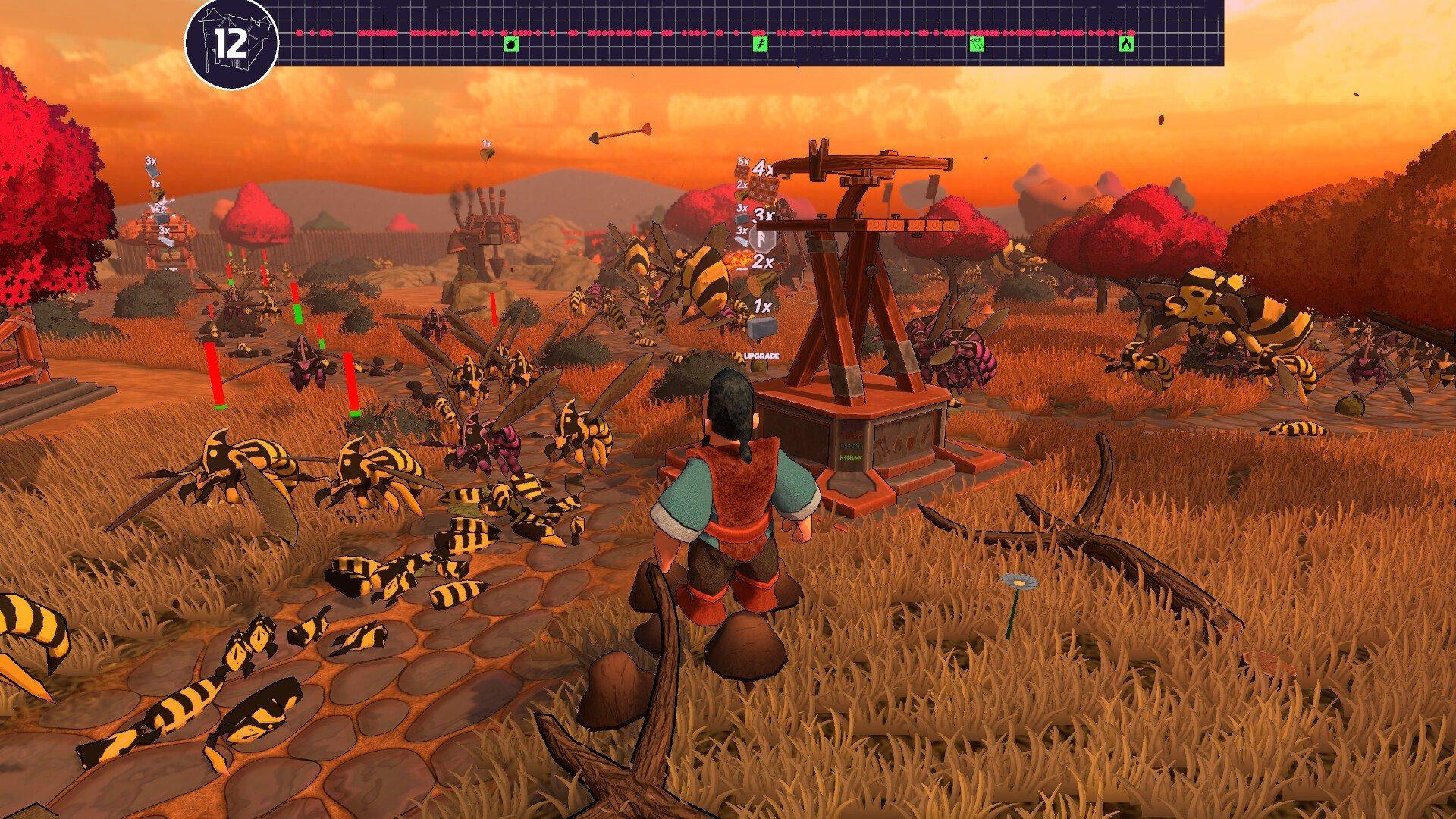This screenshot has height=819, width=1456.
Task: Select the 3x marker above the left catapult
Action: (149, 162)
